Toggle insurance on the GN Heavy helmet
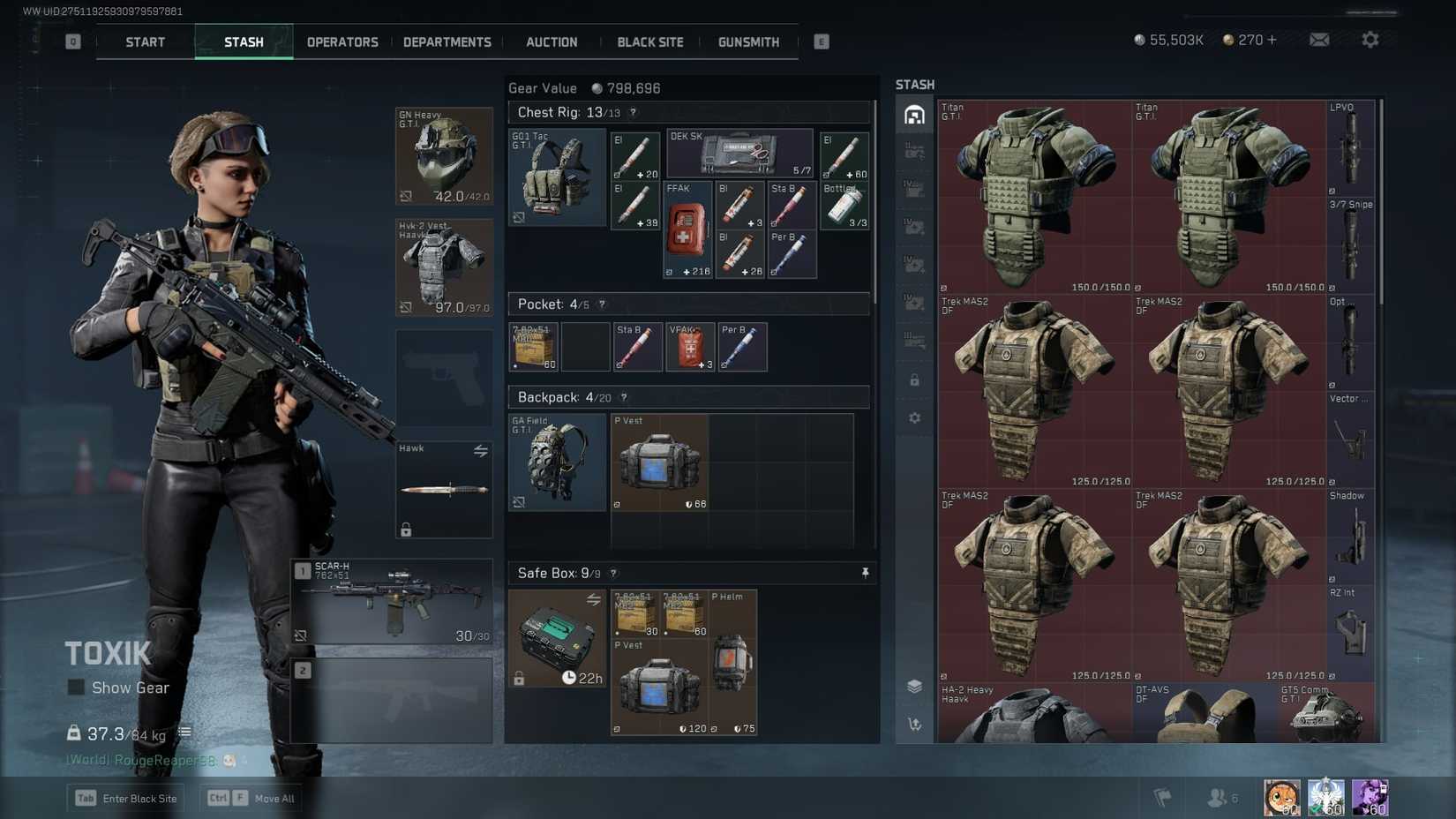Screen dimensions: 1456x819 (x=405, y=196)
